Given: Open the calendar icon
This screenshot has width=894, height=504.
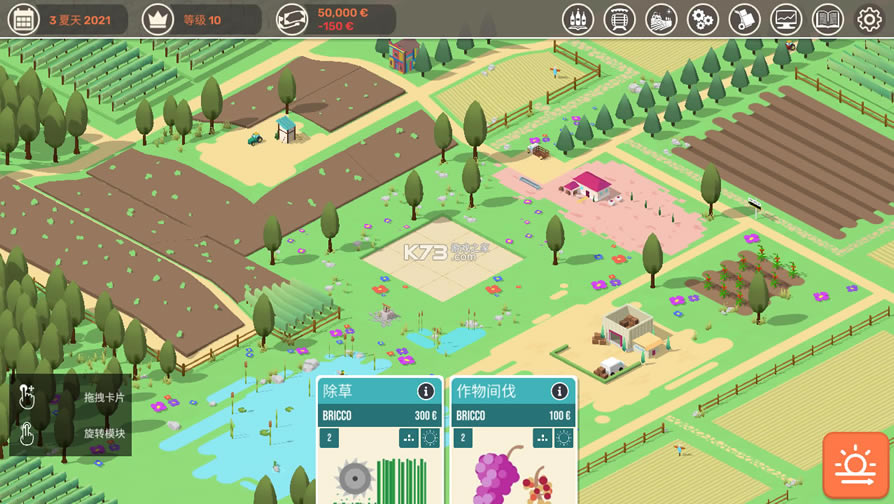Looking at the screenshot, I should click(23, 19).
